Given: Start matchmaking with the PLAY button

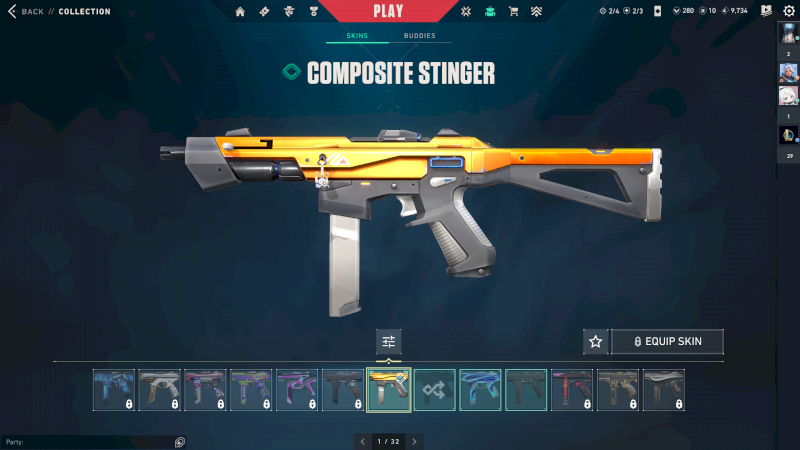Looking at the screenshot, I should coord(388,11).
